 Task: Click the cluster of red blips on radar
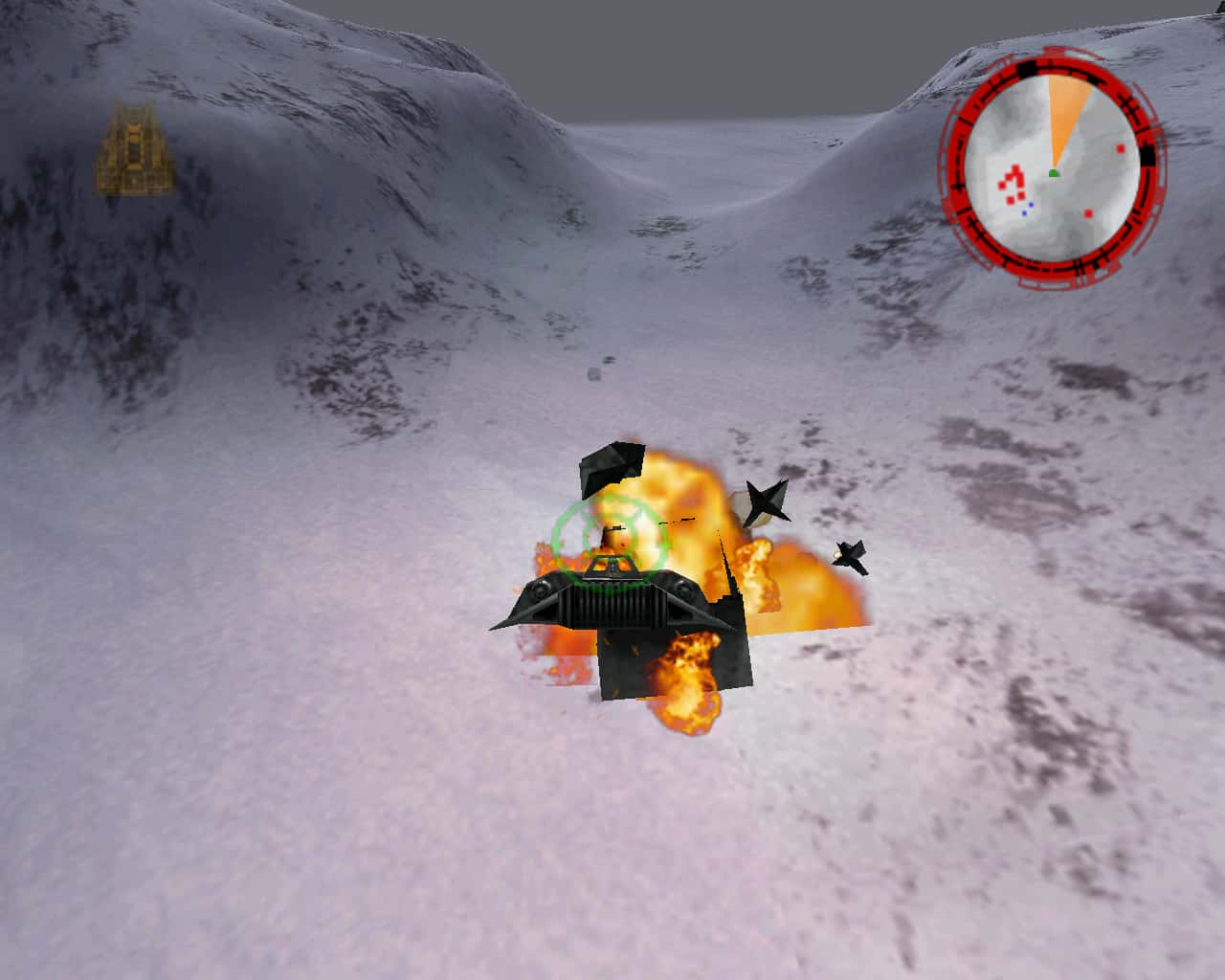click(1013, 182)
